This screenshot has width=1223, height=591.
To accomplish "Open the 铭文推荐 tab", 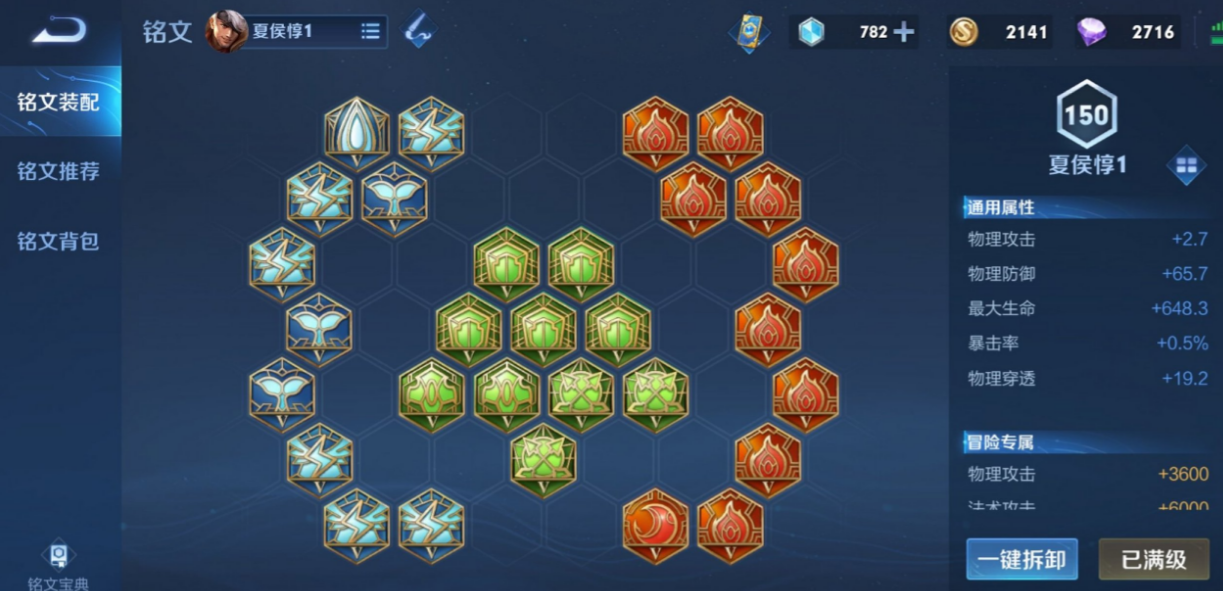I will click(x=59, y=171).
